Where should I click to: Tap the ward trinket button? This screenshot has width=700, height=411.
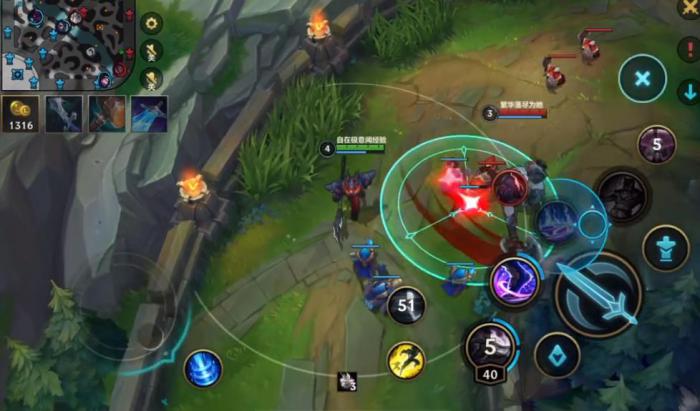pyautogui.click(x=666, y=247)
